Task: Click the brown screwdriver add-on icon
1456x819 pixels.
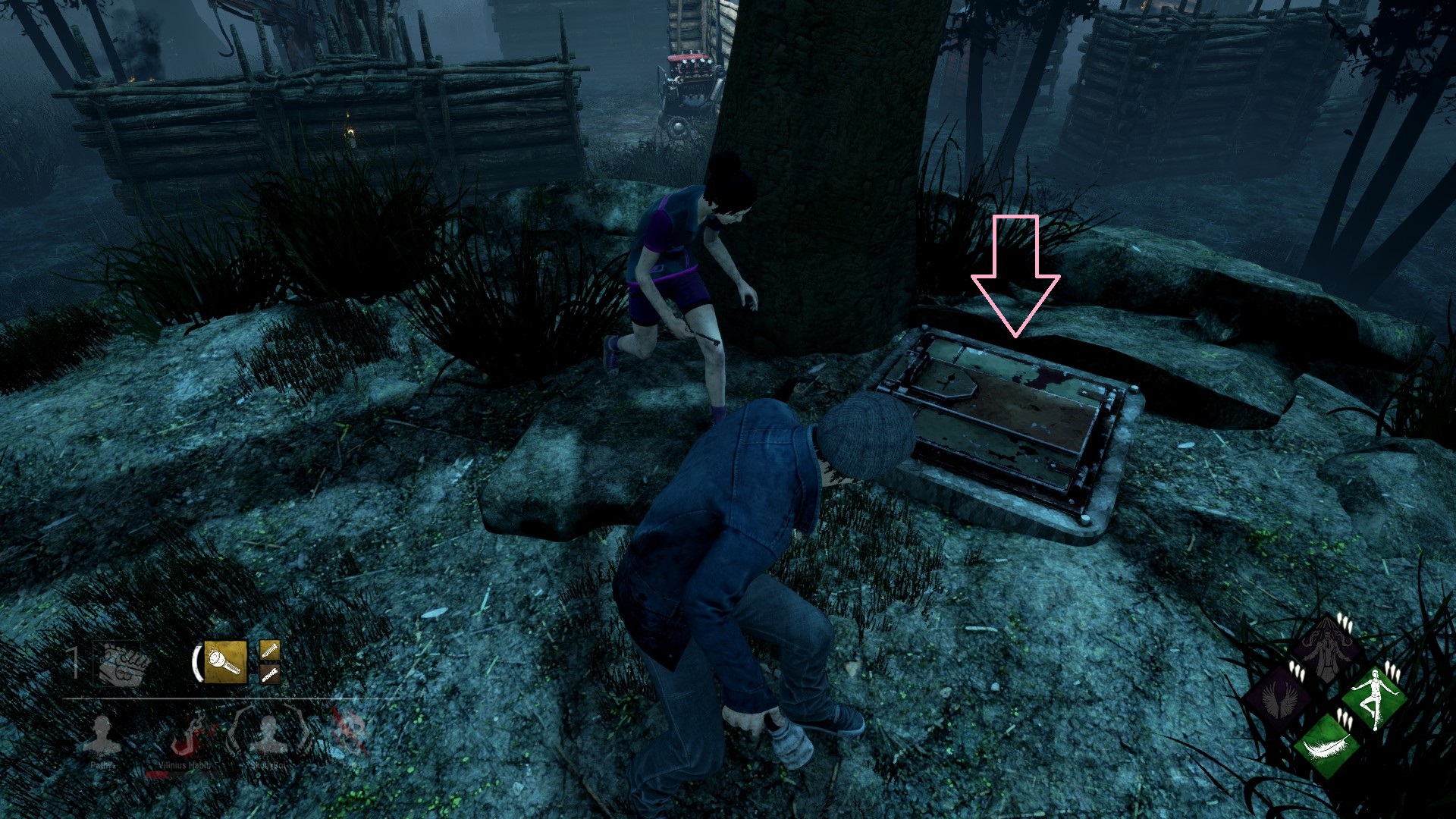Action: point(270,676)
